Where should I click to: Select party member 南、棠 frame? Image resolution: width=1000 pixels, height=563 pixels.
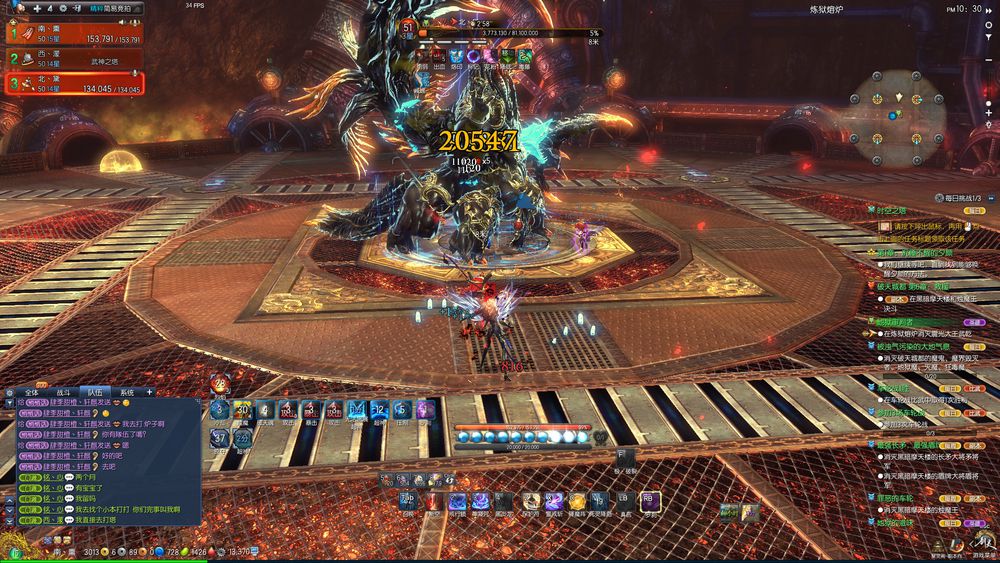click(73, 35)
